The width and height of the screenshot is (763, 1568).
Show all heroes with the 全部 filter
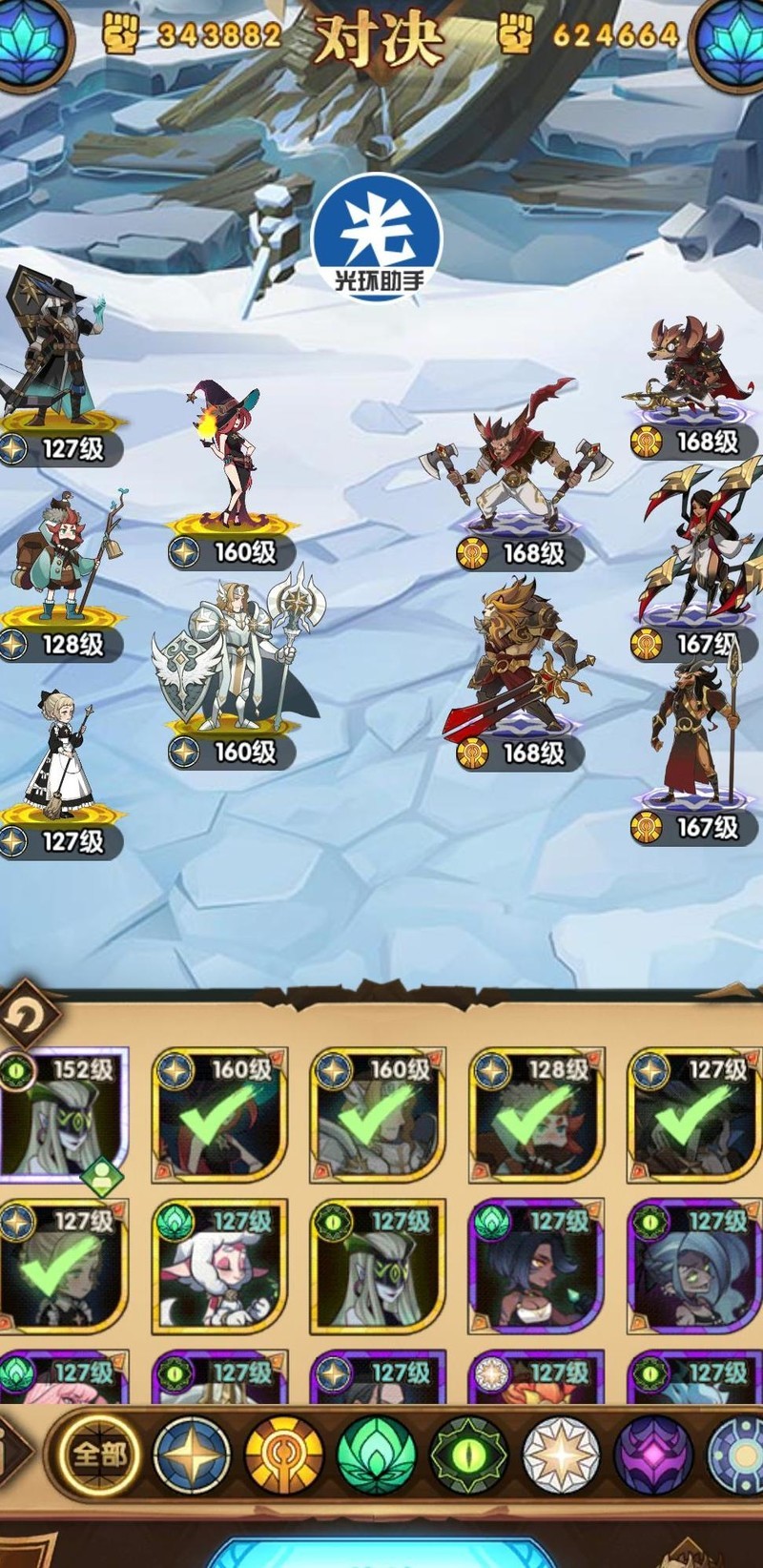point(98,1454)
